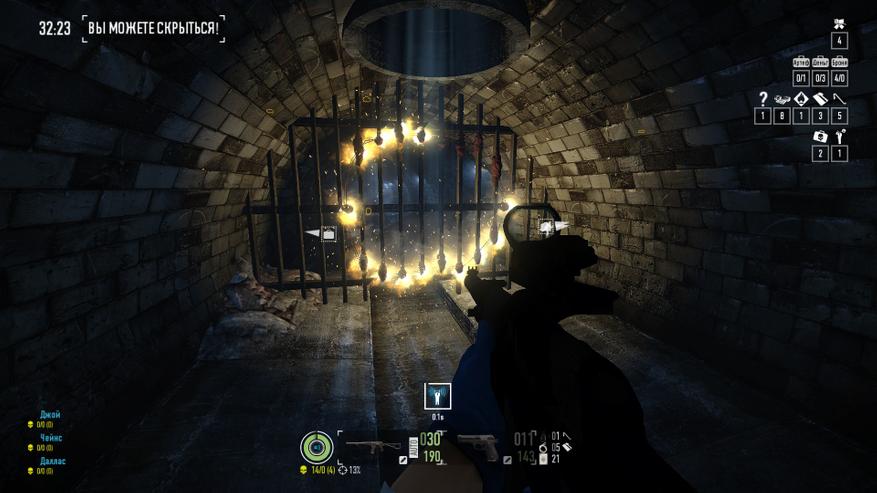877x493 pixels.
Task: Select the primary rifle weapon slot
Action: (x=372, y=445)
